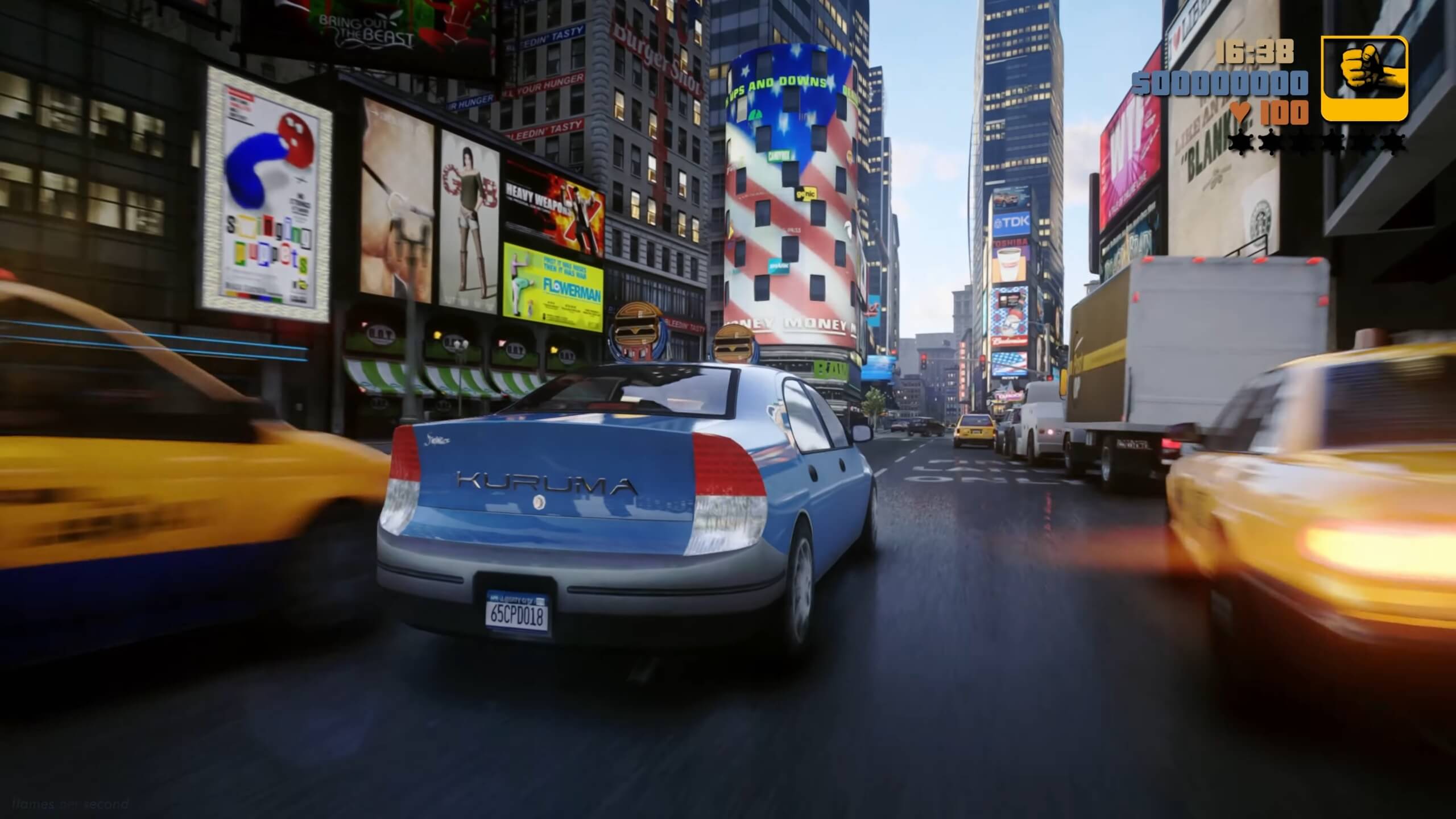Click the Budweiser neon sign
Image resolution: width=1456 pixels, height=819 pixels.
1009,340
